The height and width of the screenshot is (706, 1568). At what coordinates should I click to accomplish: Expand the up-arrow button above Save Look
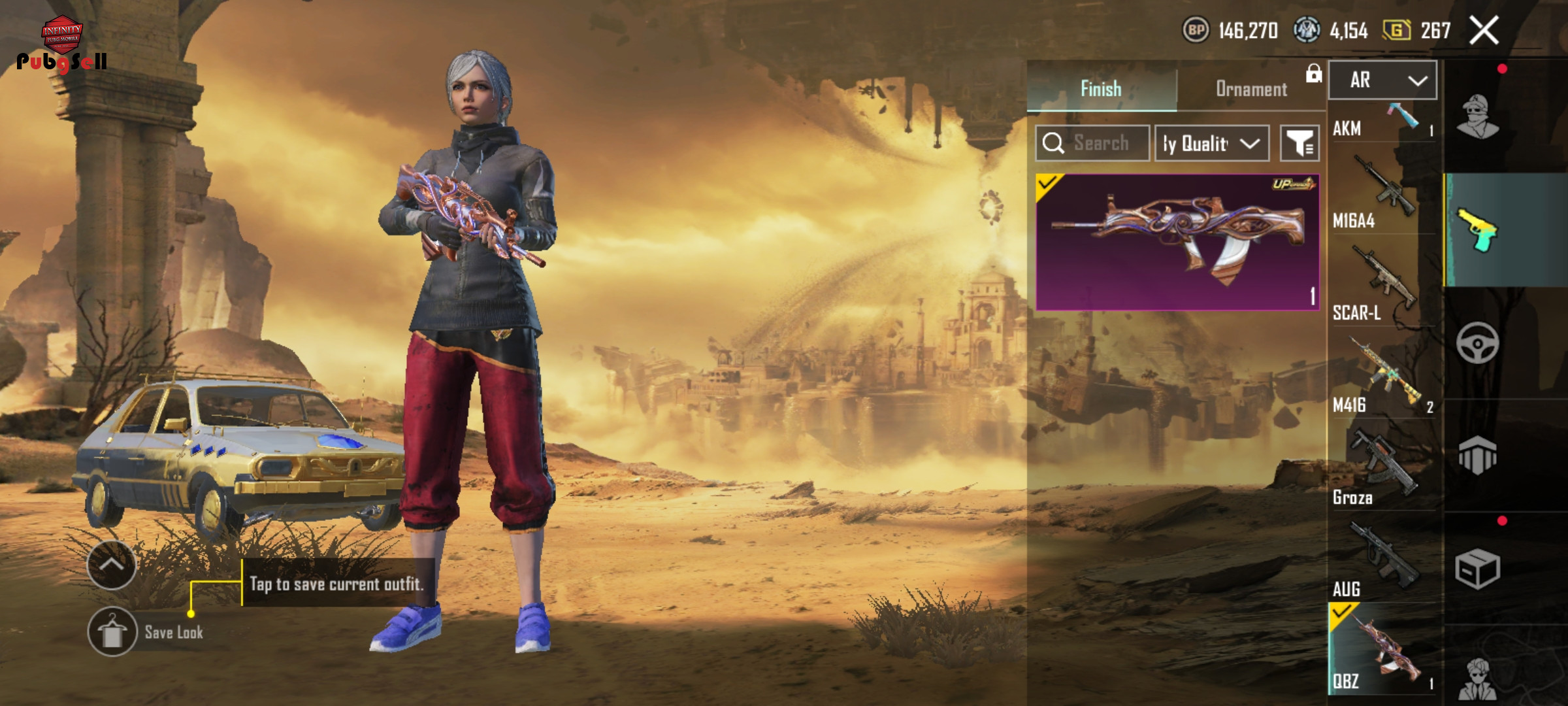[x=112, y=565]
